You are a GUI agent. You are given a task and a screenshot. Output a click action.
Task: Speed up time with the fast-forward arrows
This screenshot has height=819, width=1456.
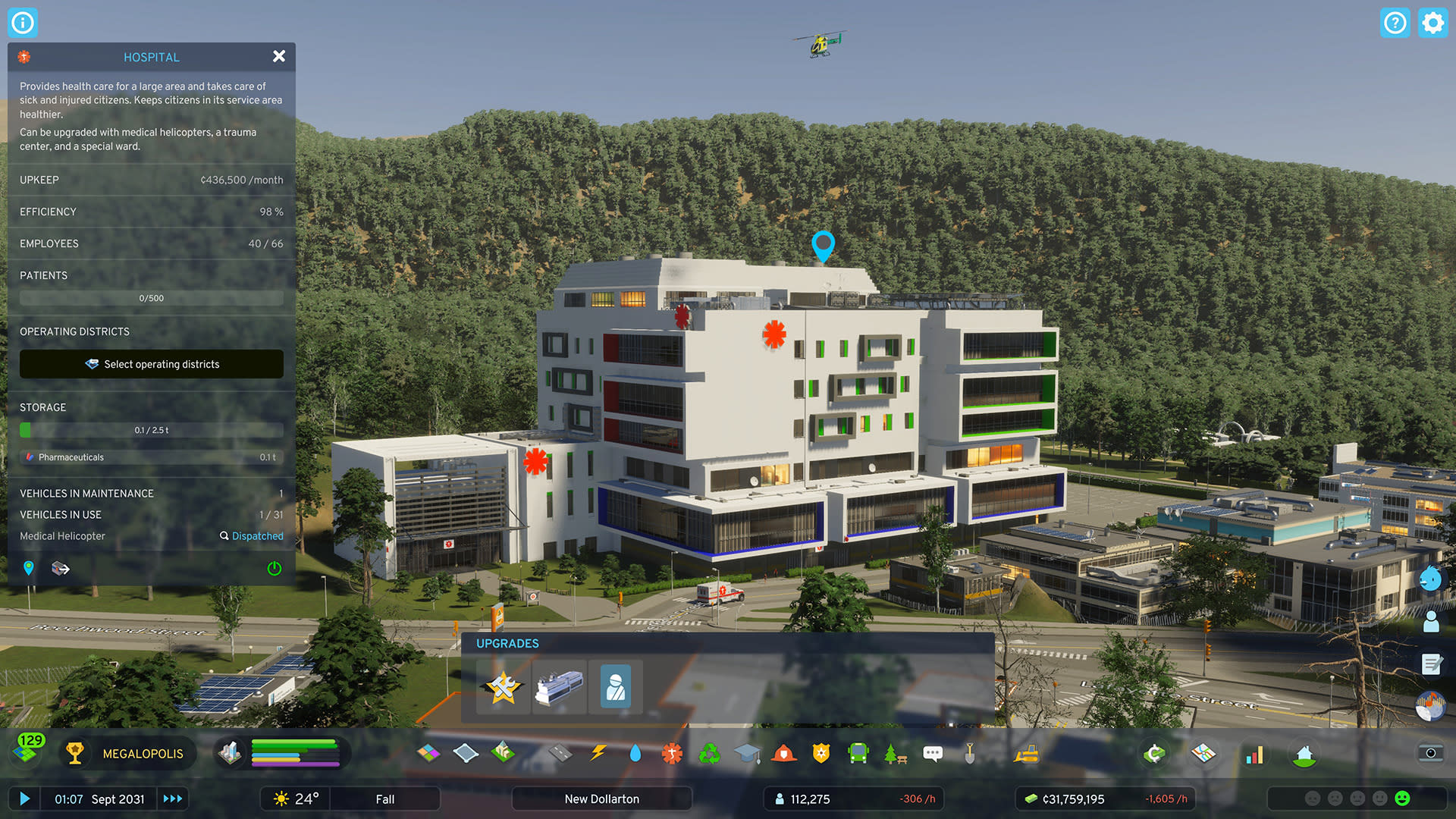coord(172,799)
